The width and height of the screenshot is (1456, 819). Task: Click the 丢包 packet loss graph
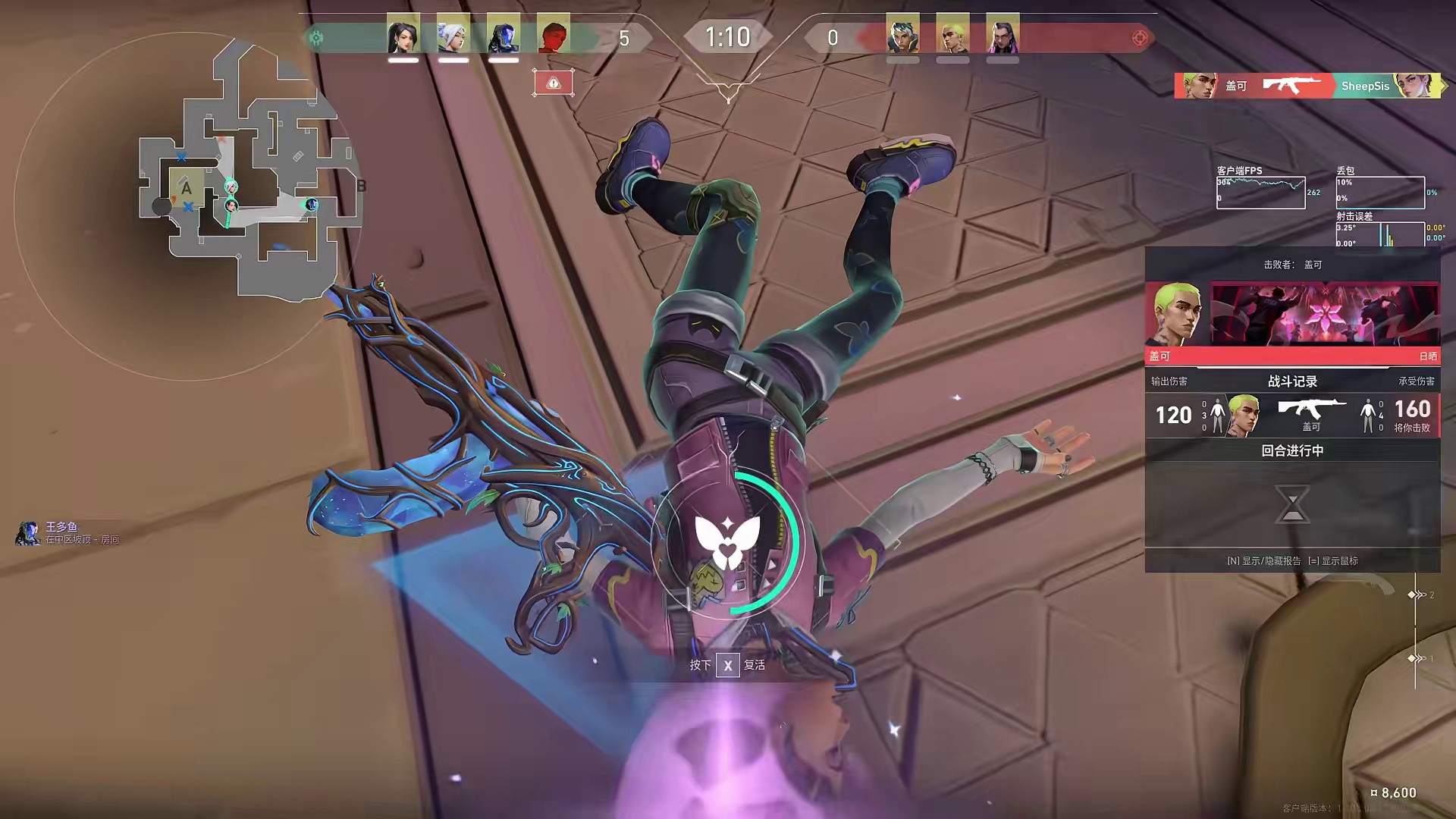click(1380, 193)
